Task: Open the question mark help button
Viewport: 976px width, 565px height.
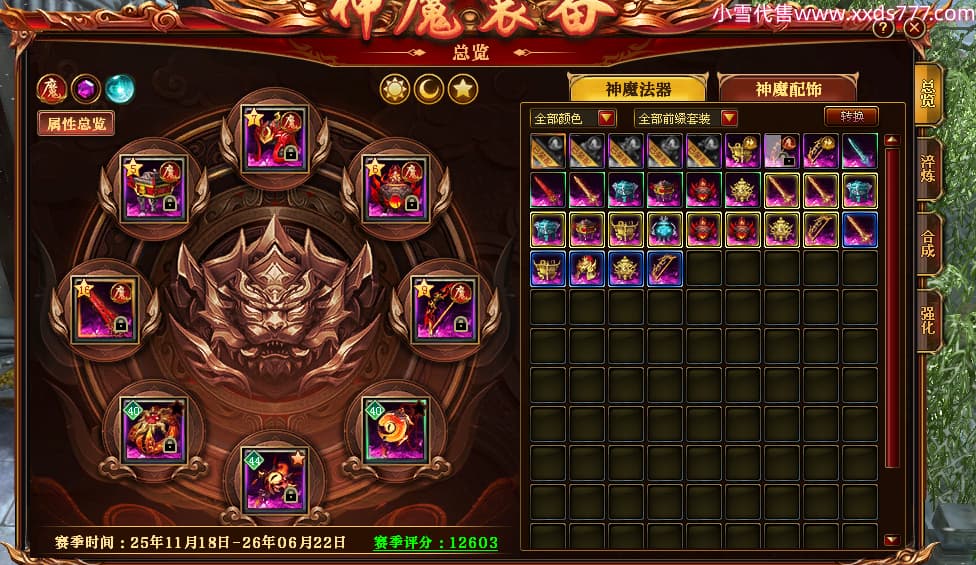Action: tap(883, 29)
